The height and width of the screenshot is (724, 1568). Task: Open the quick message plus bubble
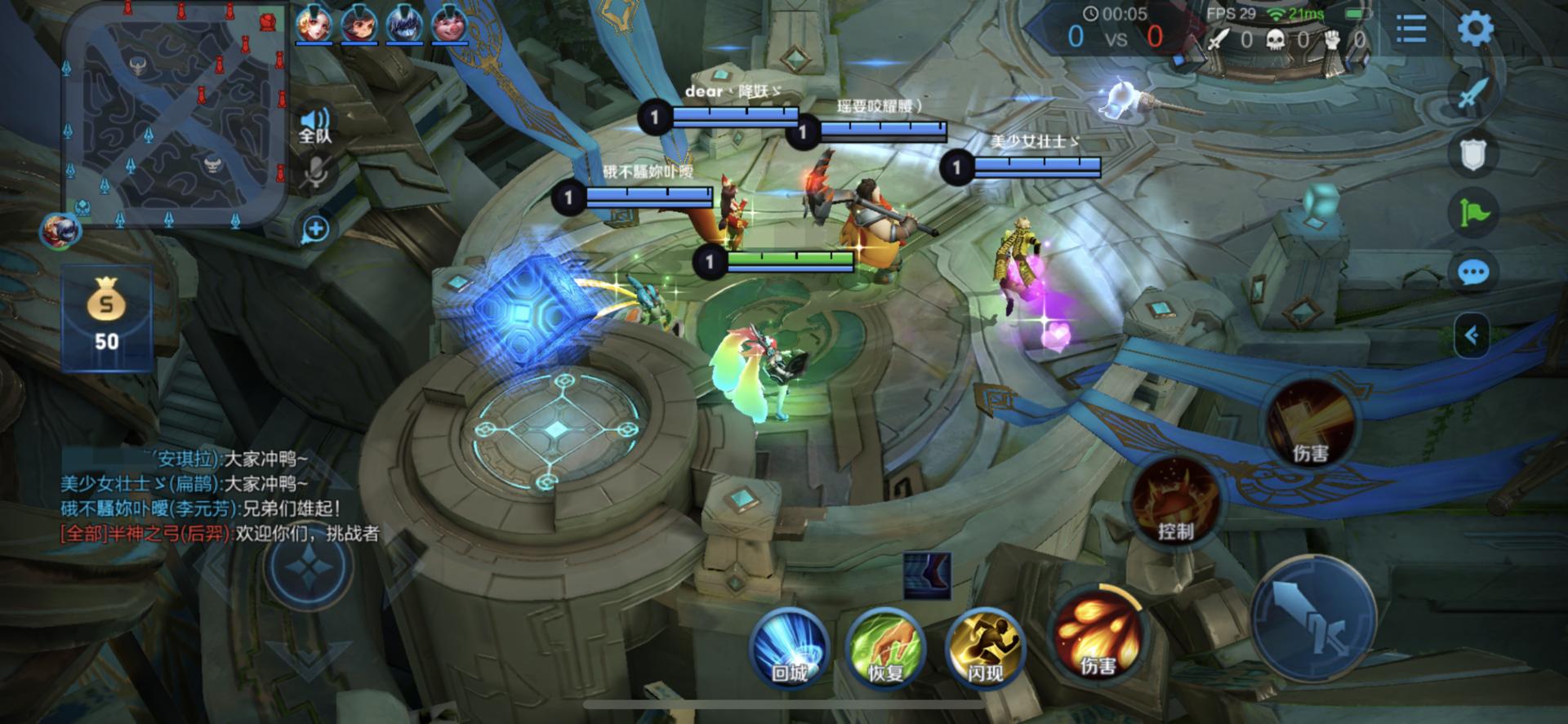tap(315, 229)
